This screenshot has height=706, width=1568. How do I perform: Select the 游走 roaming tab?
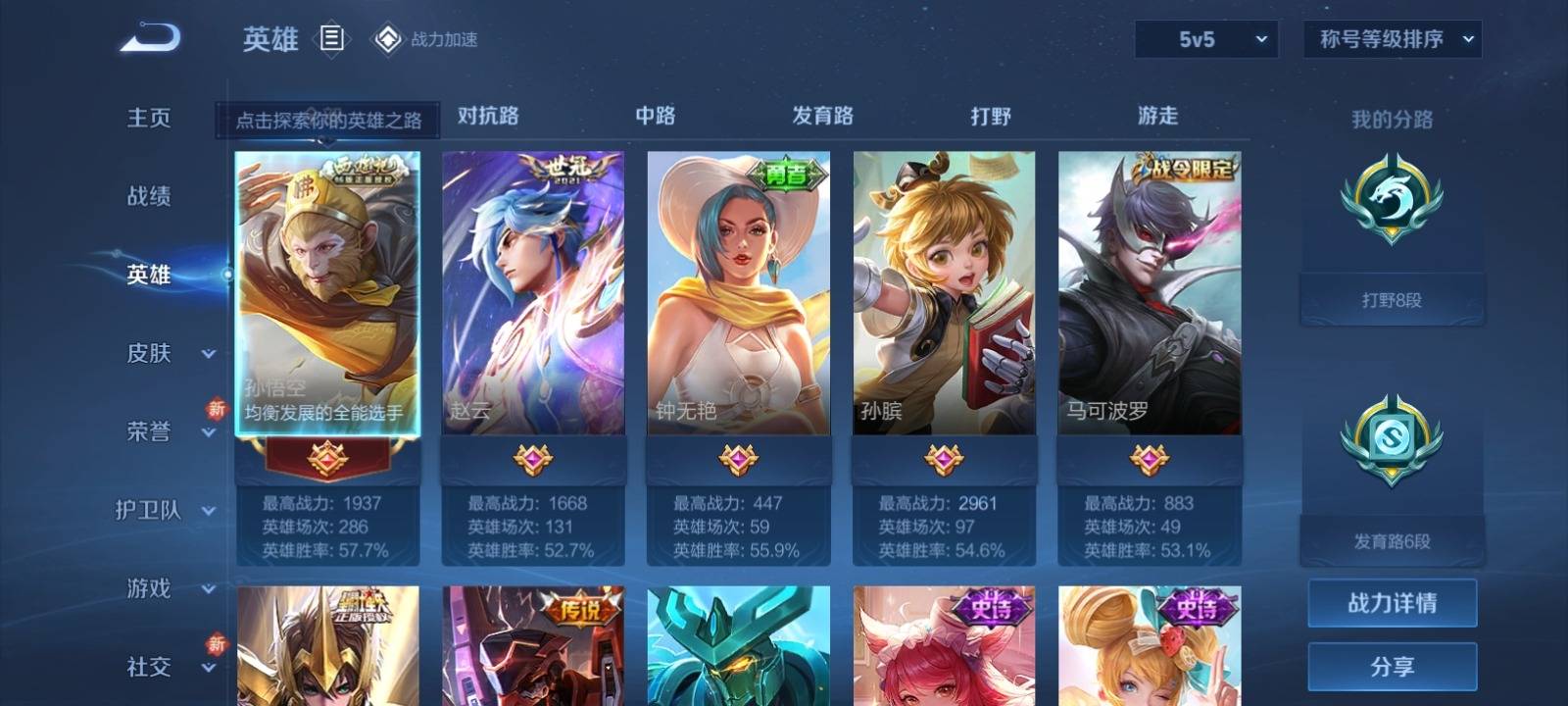[x=1157, y=116]
